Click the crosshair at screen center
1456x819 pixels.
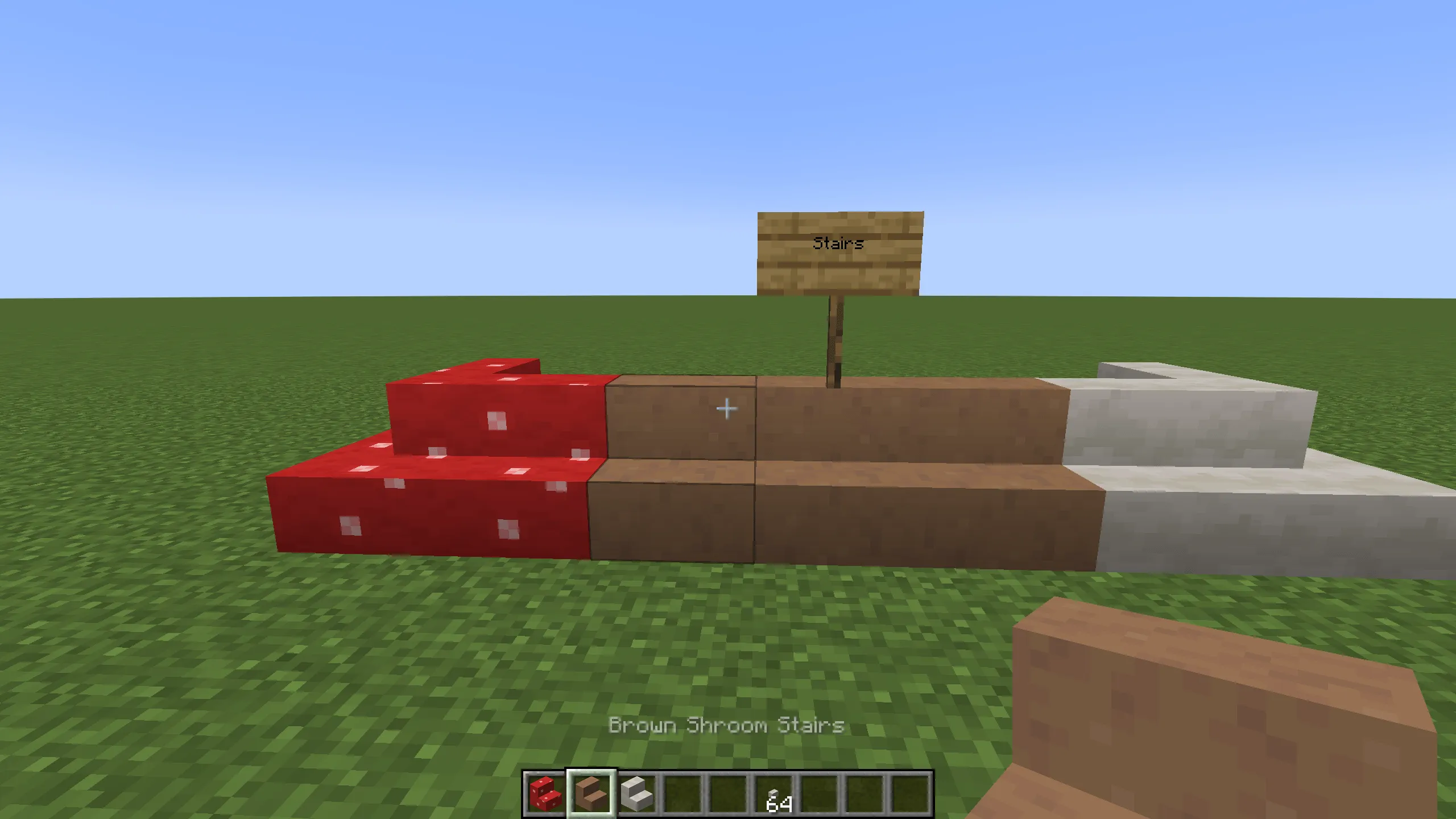(x=728, y=408)
